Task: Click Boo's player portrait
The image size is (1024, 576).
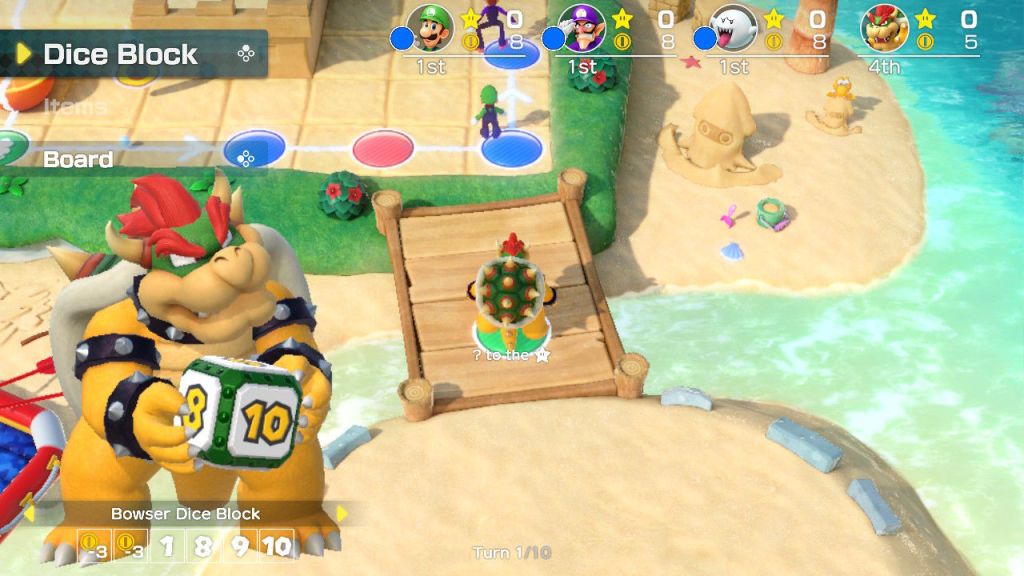Action: [x=732, y=28]
